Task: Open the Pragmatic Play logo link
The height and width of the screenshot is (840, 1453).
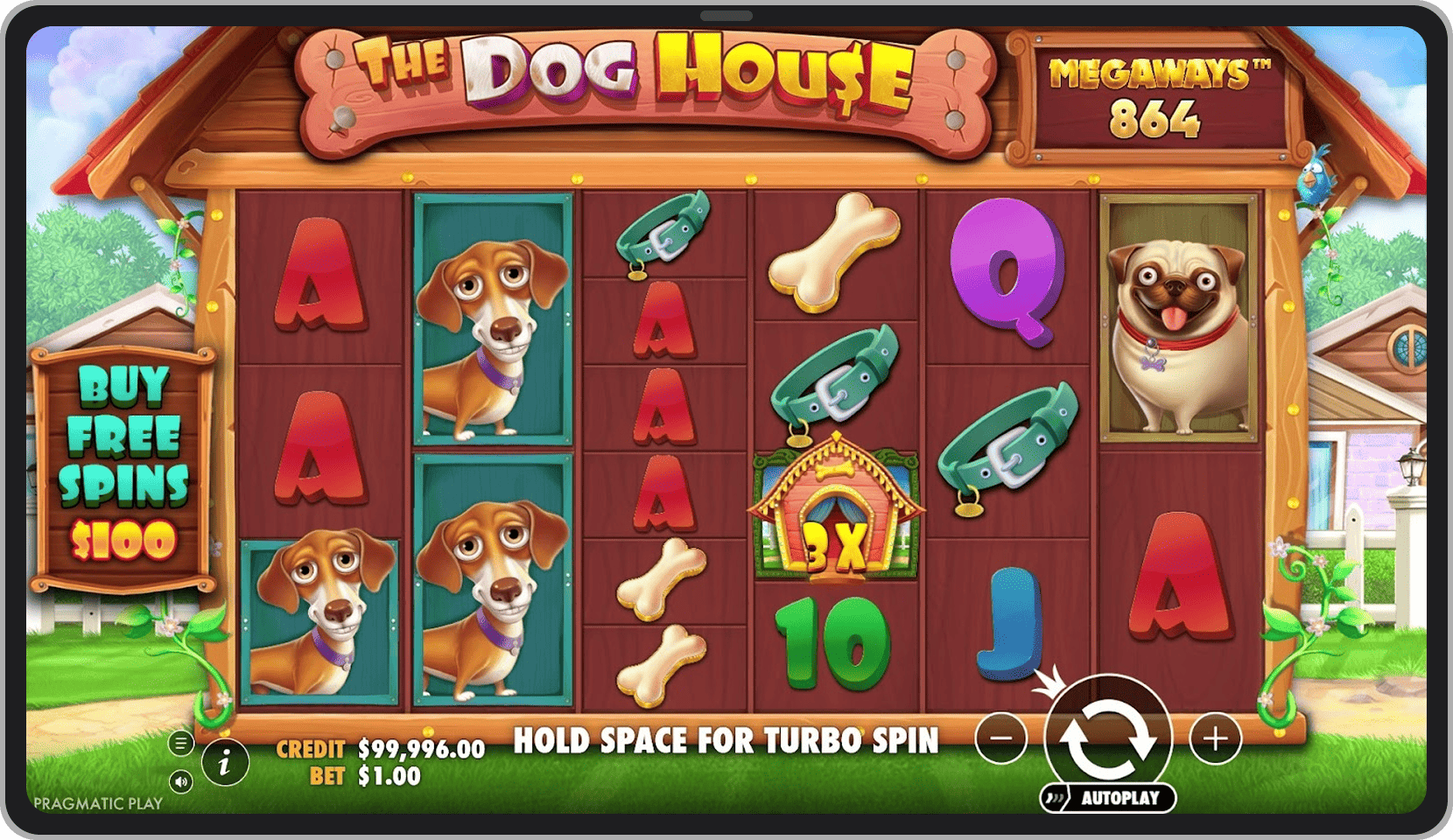Action: [98, 802]
